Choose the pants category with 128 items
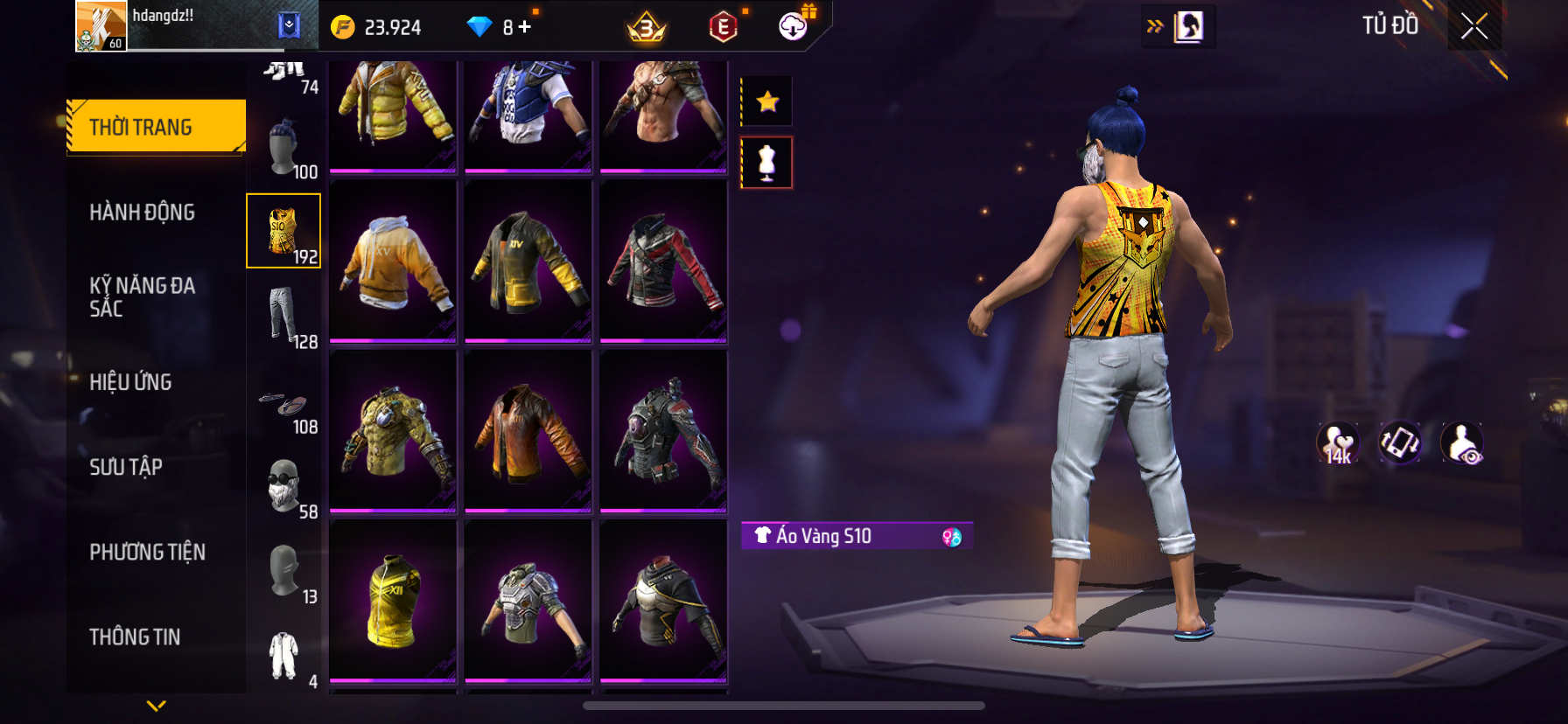Image resolution: width=1568 pixels, height=724 pixels. [x=284, y=317]
